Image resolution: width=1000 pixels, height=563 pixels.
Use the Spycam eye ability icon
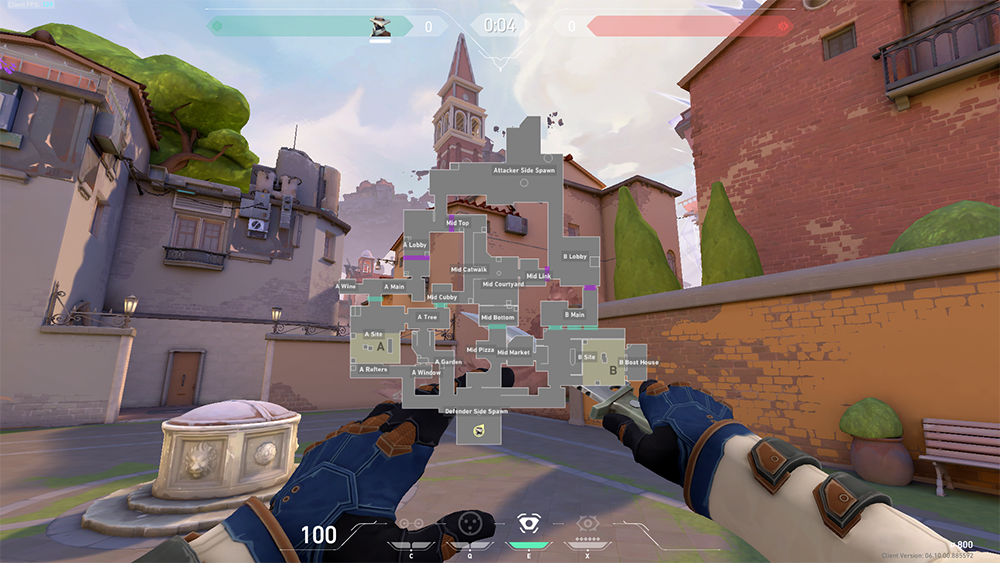527,523
